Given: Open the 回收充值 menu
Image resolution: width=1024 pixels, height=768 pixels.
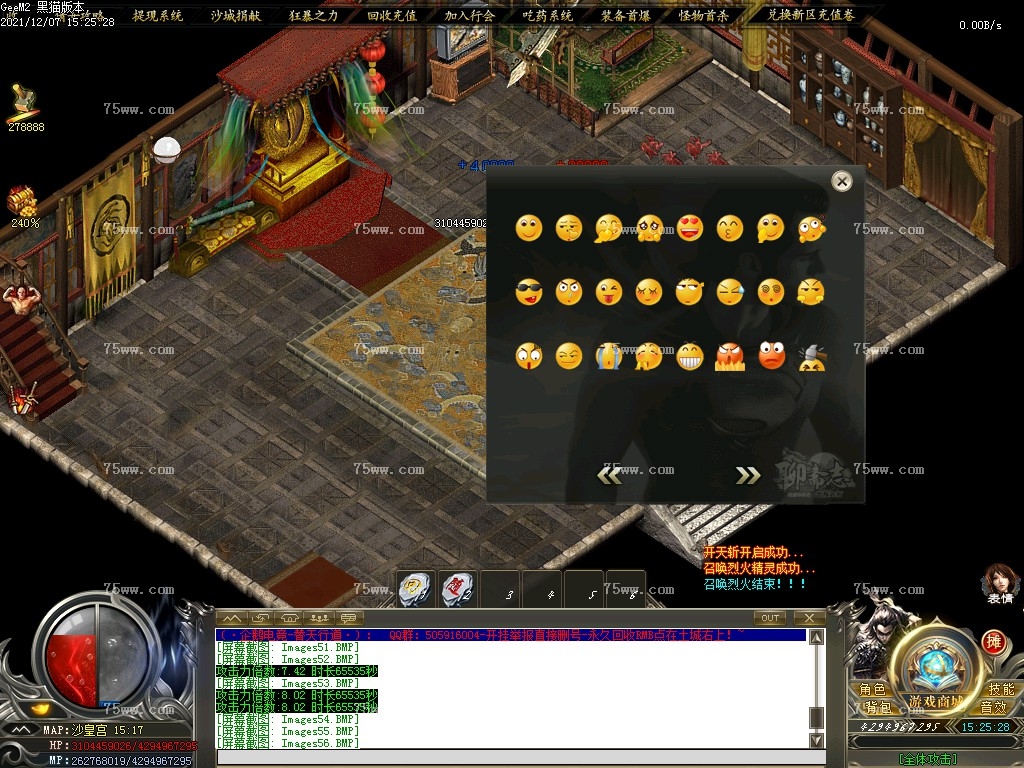Looking at the screenshot, I should [x=392, y=16].
